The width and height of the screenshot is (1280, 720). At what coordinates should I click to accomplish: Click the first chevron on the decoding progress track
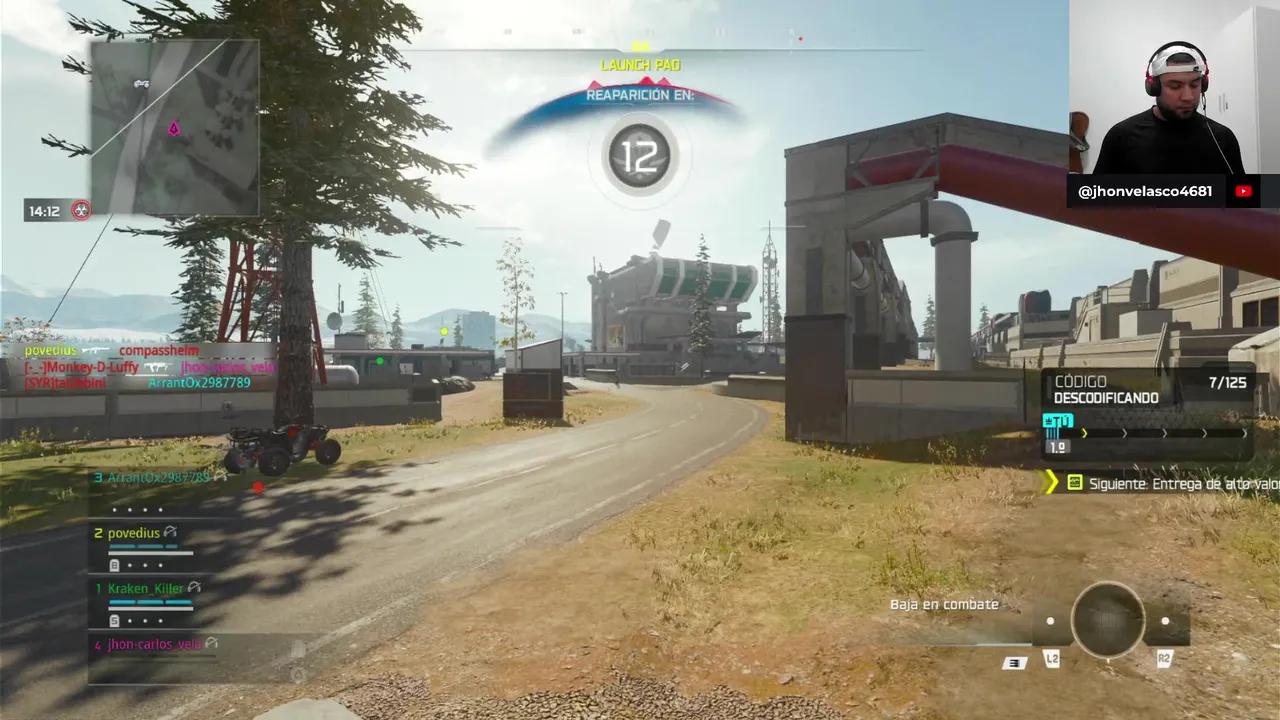1085,433
